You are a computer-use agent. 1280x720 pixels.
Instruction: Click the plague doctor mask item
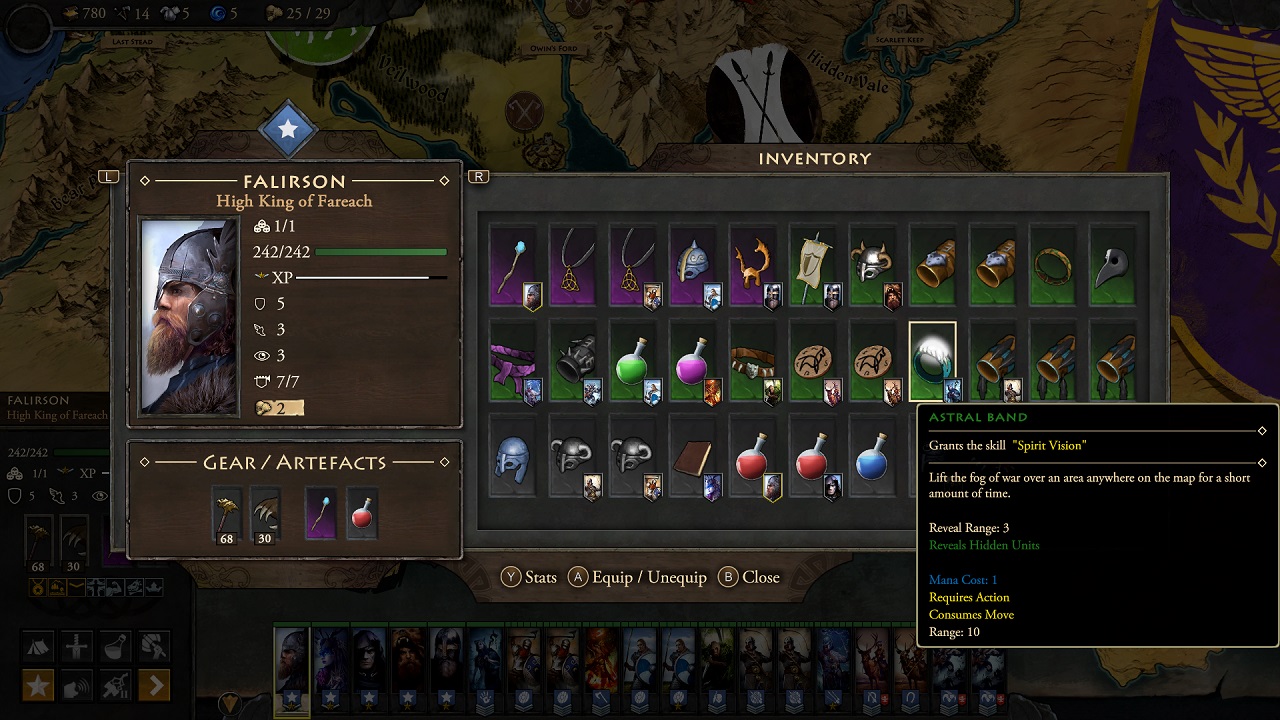tap(1113, 266)
